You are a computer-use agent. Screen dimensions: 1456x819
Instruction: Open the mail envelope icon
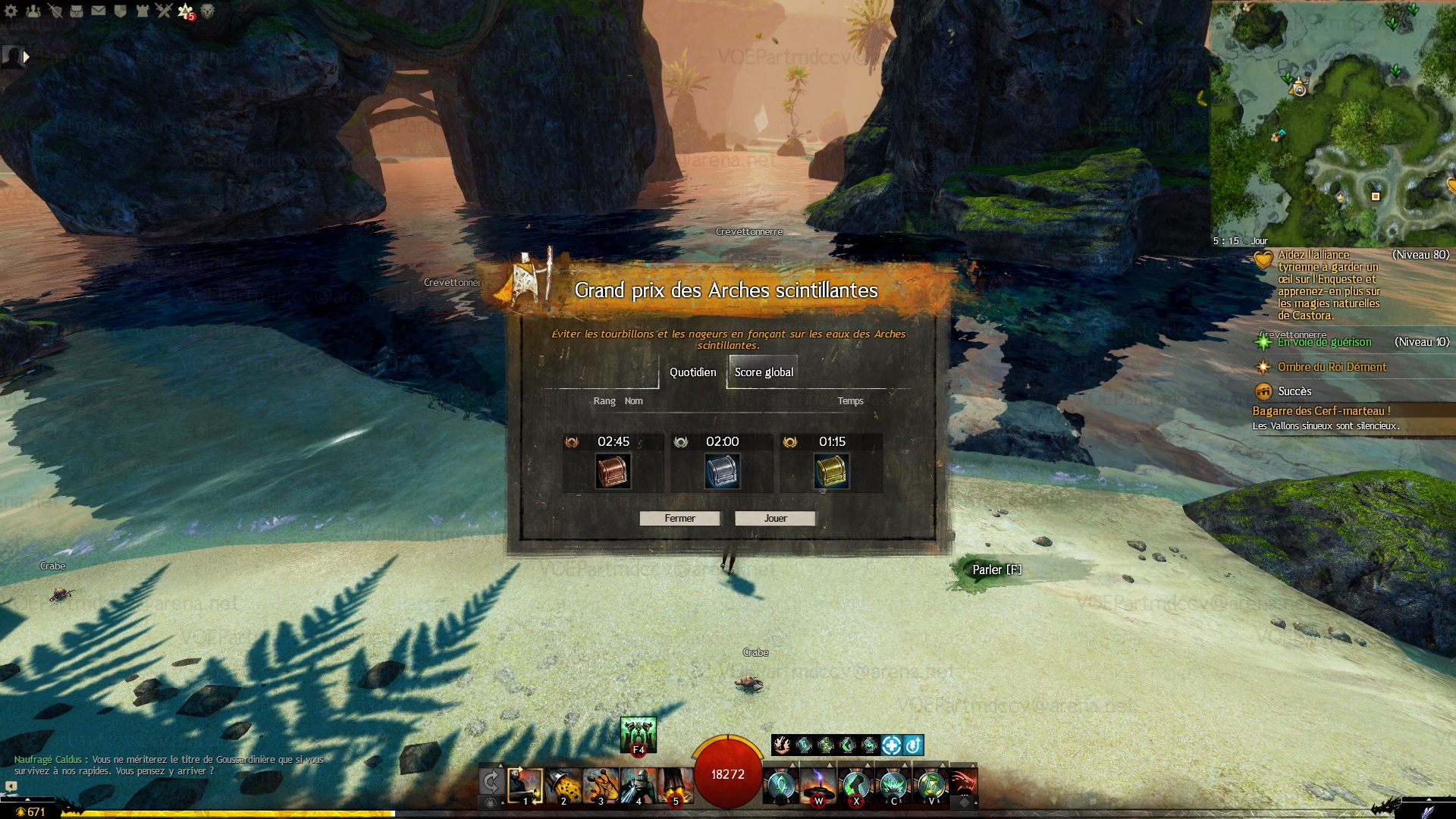[x=99, y=11]
